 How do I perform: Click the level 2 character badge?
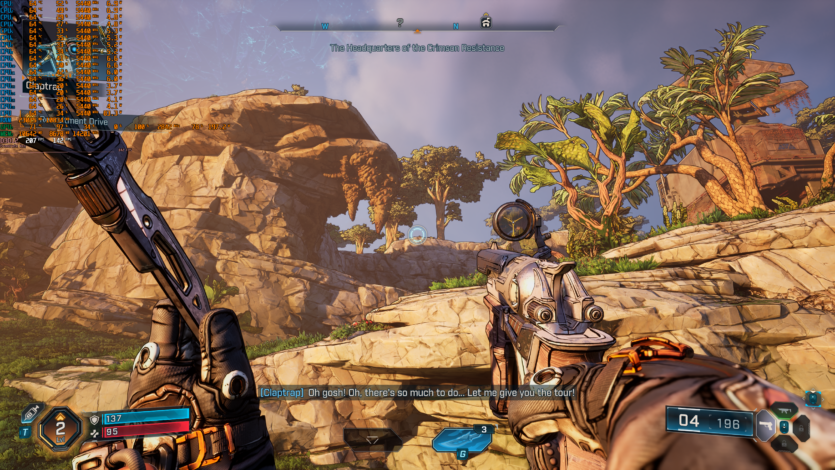60,429
